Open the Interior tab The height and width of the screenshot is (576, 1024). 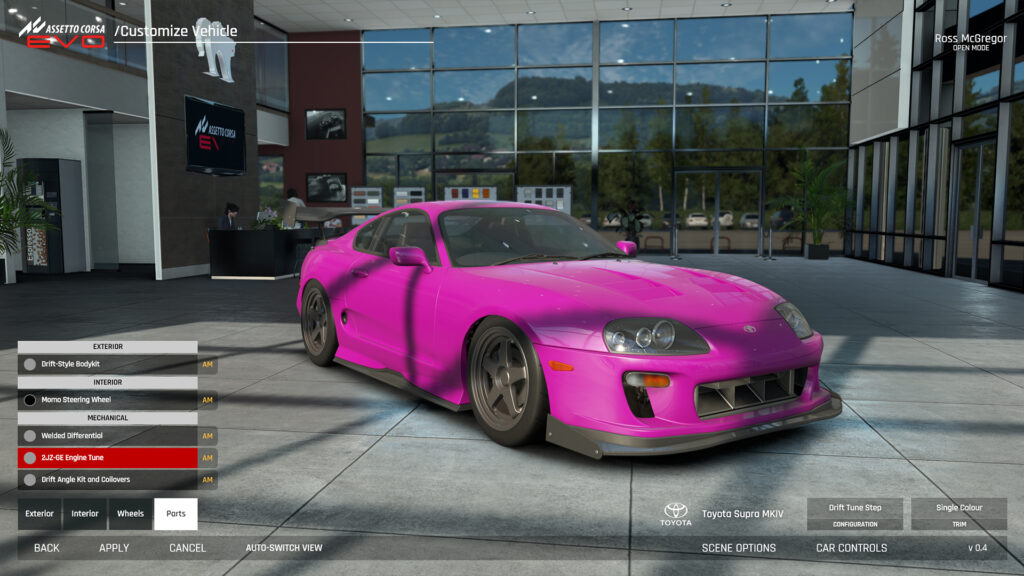pos(85,514)
